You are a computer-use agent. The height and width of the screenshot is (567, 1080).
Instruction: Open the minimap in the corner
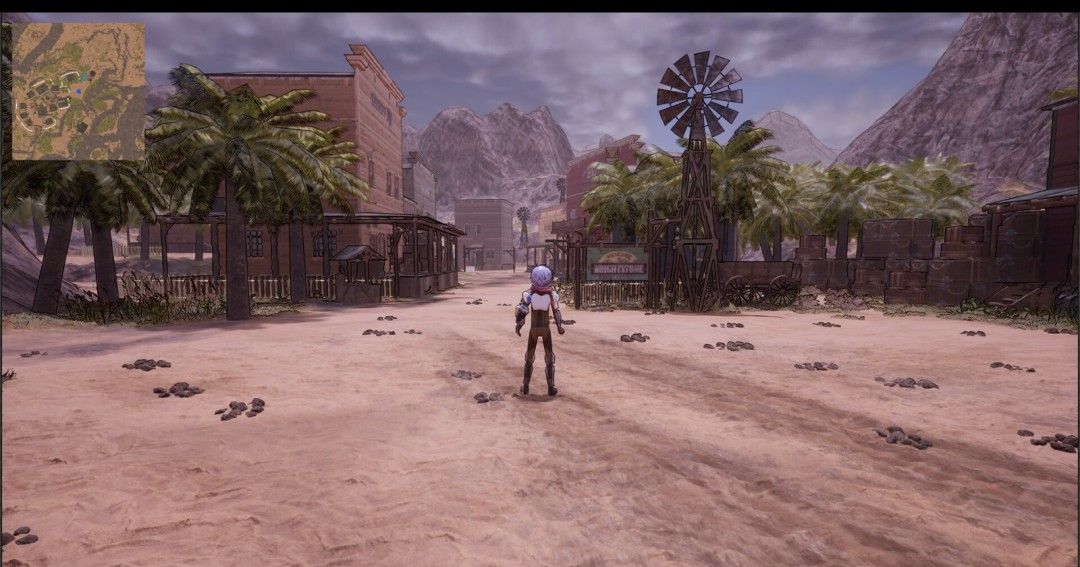click(78, 91)
